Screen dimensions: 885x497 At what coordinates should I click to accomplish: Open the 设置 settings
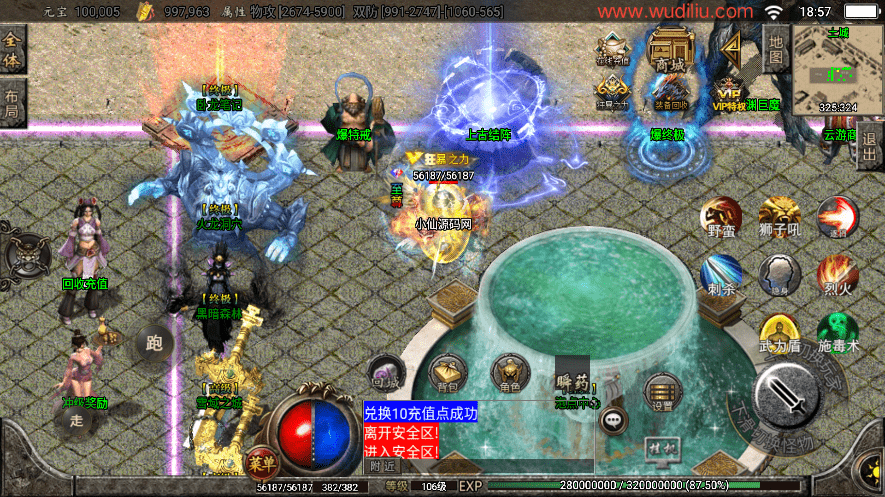click(662, 392)
